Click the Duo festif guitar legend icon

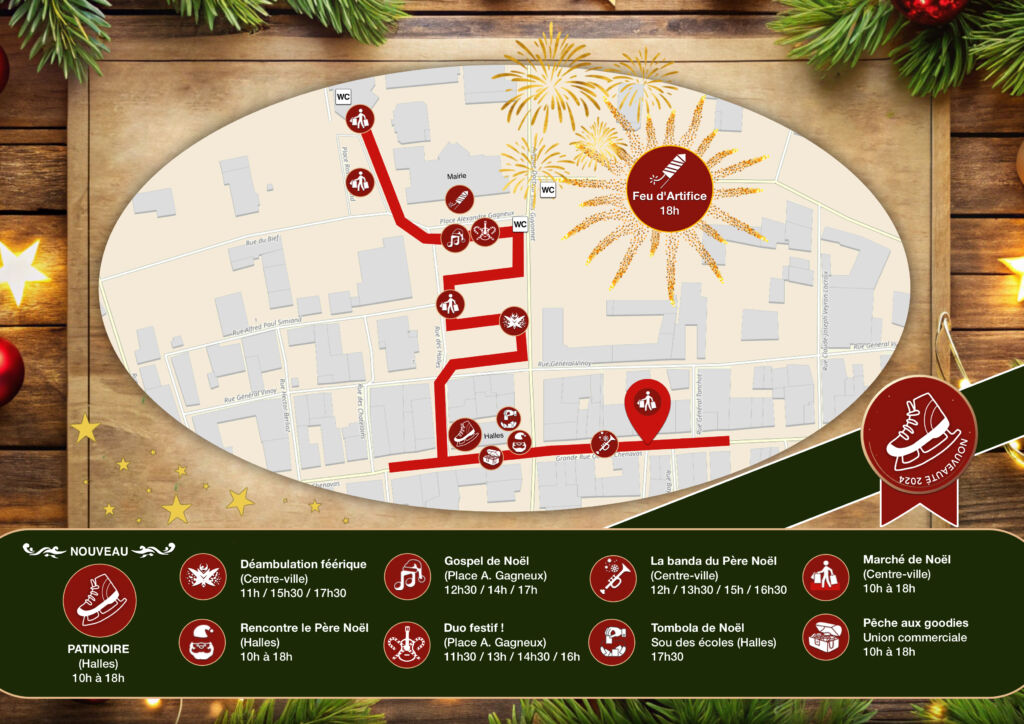407,641
